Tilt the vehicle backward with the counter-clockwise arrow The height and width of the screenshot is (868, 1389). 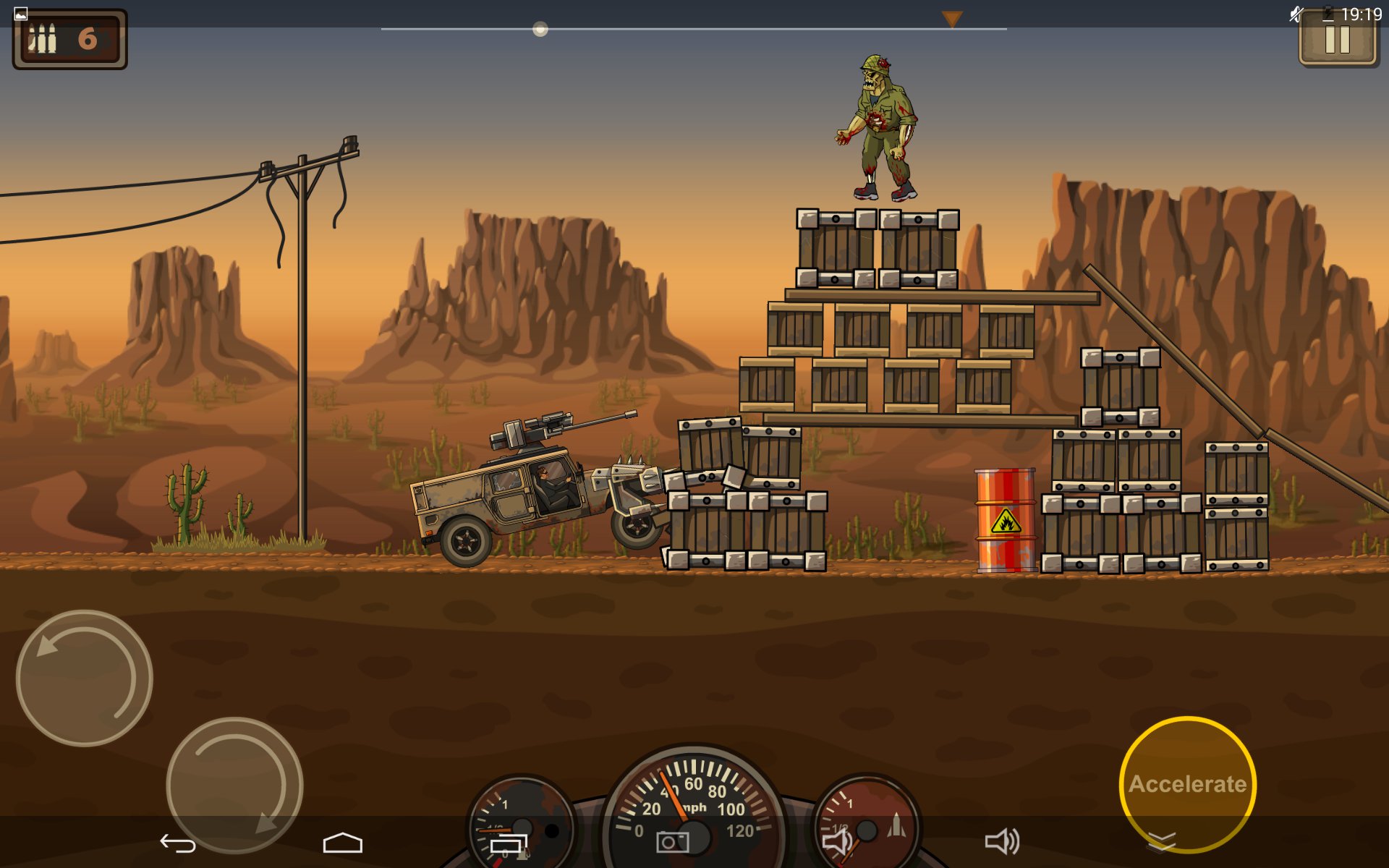click(84, 678)
